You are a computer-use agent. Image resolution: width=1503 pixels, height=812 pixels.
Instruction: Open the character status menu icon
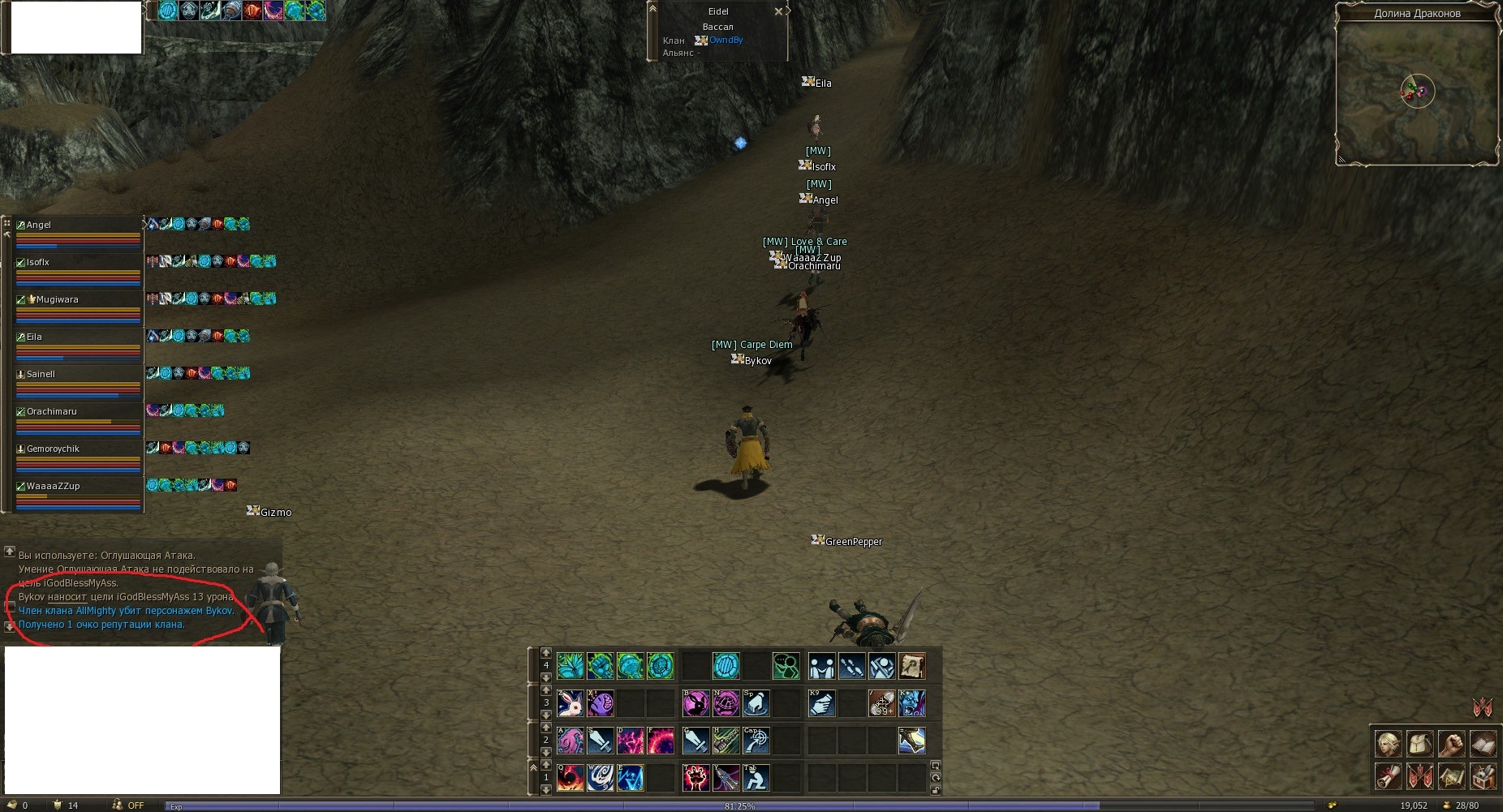(1388, 743)
